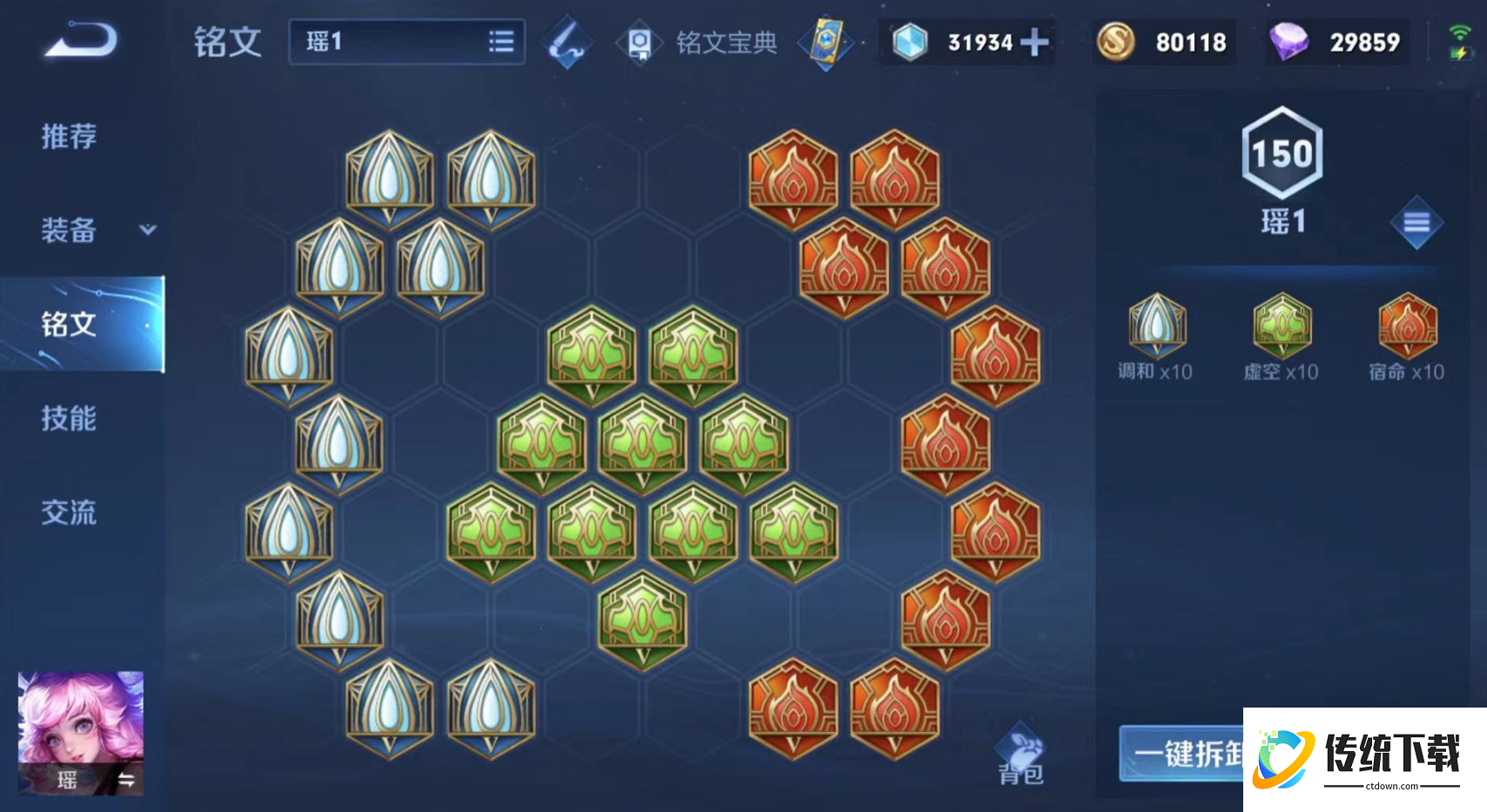Select the 宿命 x10 rune icon

tap(1404, 326)
